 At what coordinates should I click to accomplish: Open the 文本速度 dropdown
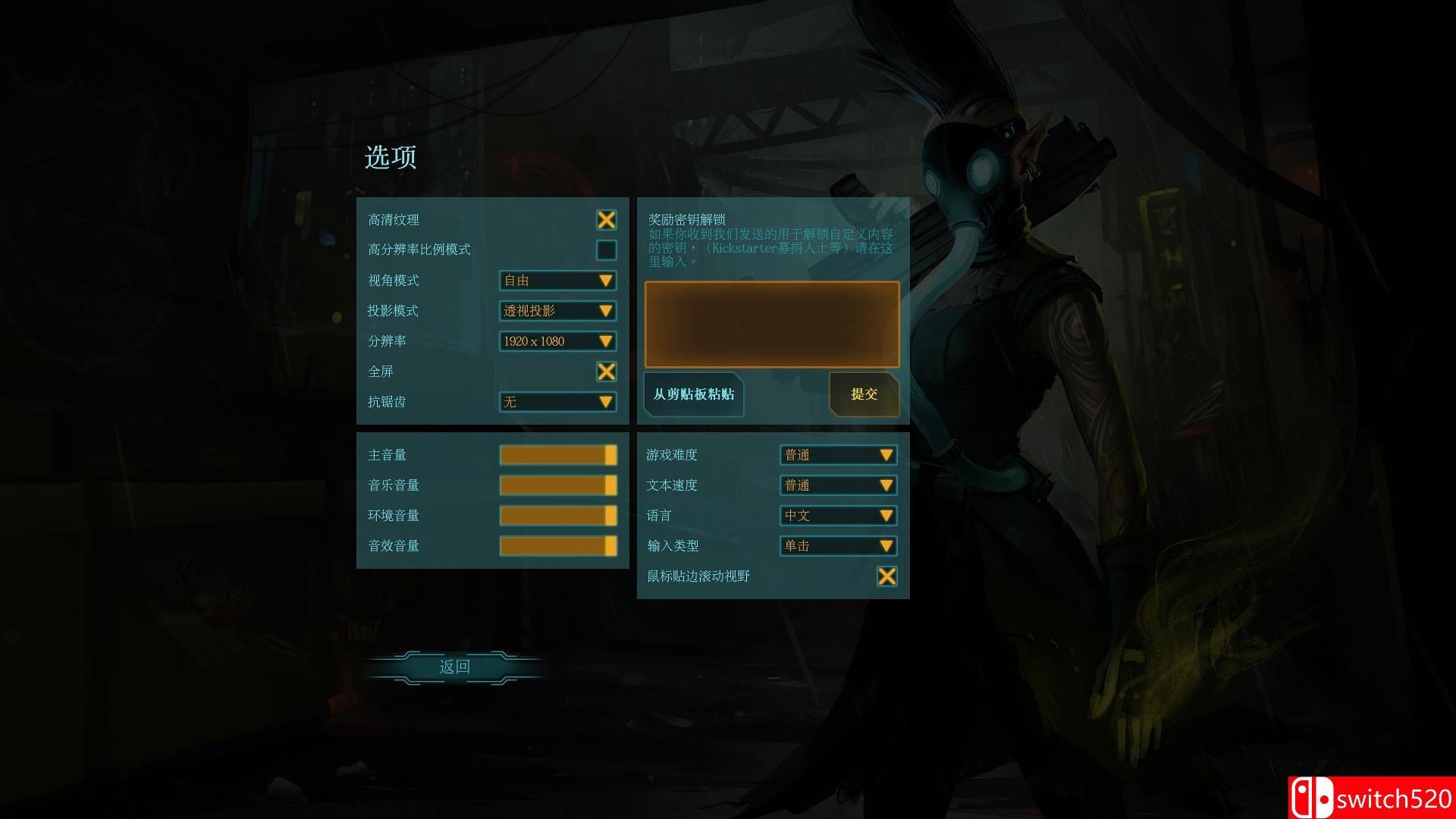point(838,485)
